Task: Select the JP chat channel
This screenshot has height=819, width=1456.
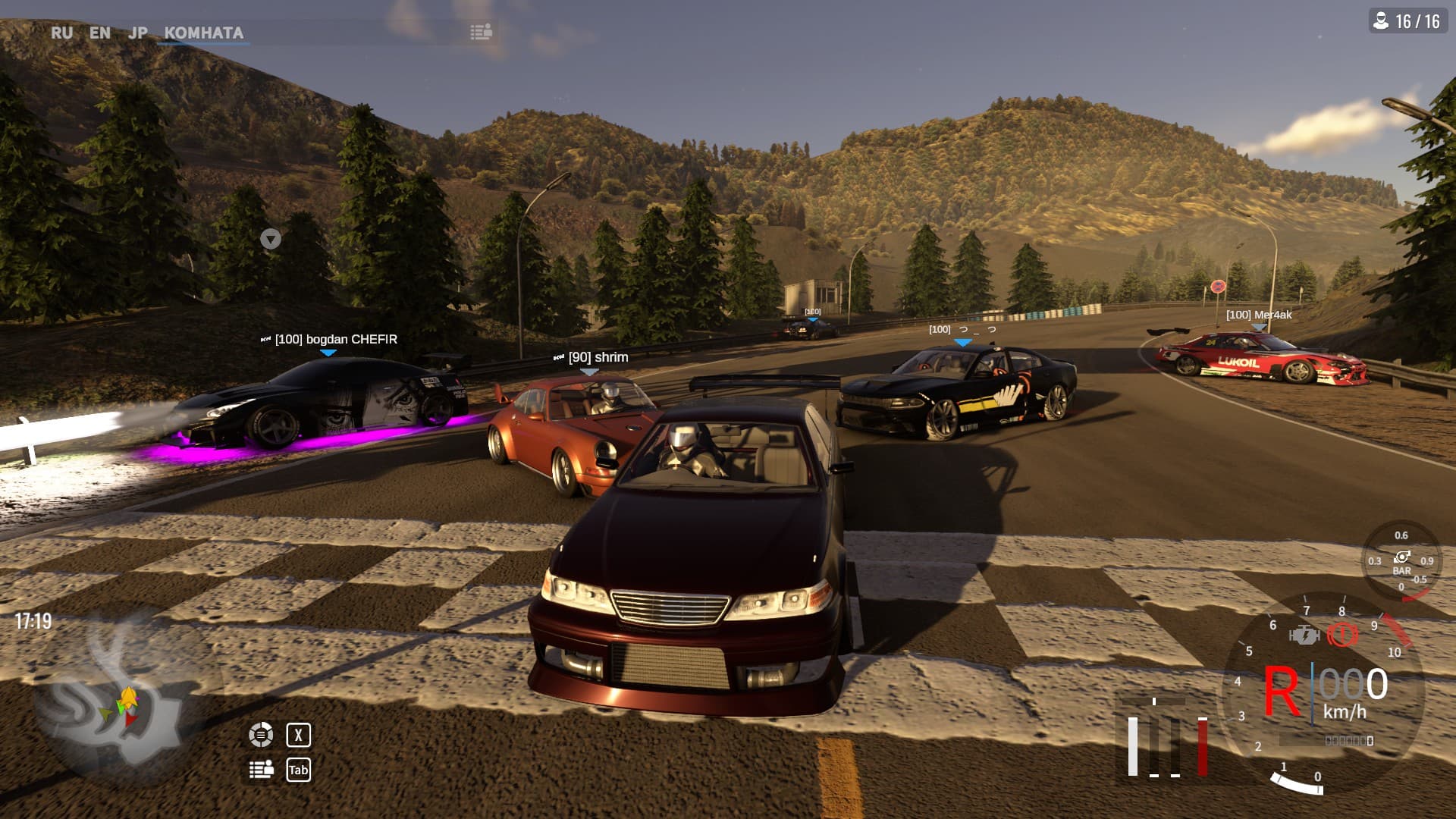Action: (138, 33)
